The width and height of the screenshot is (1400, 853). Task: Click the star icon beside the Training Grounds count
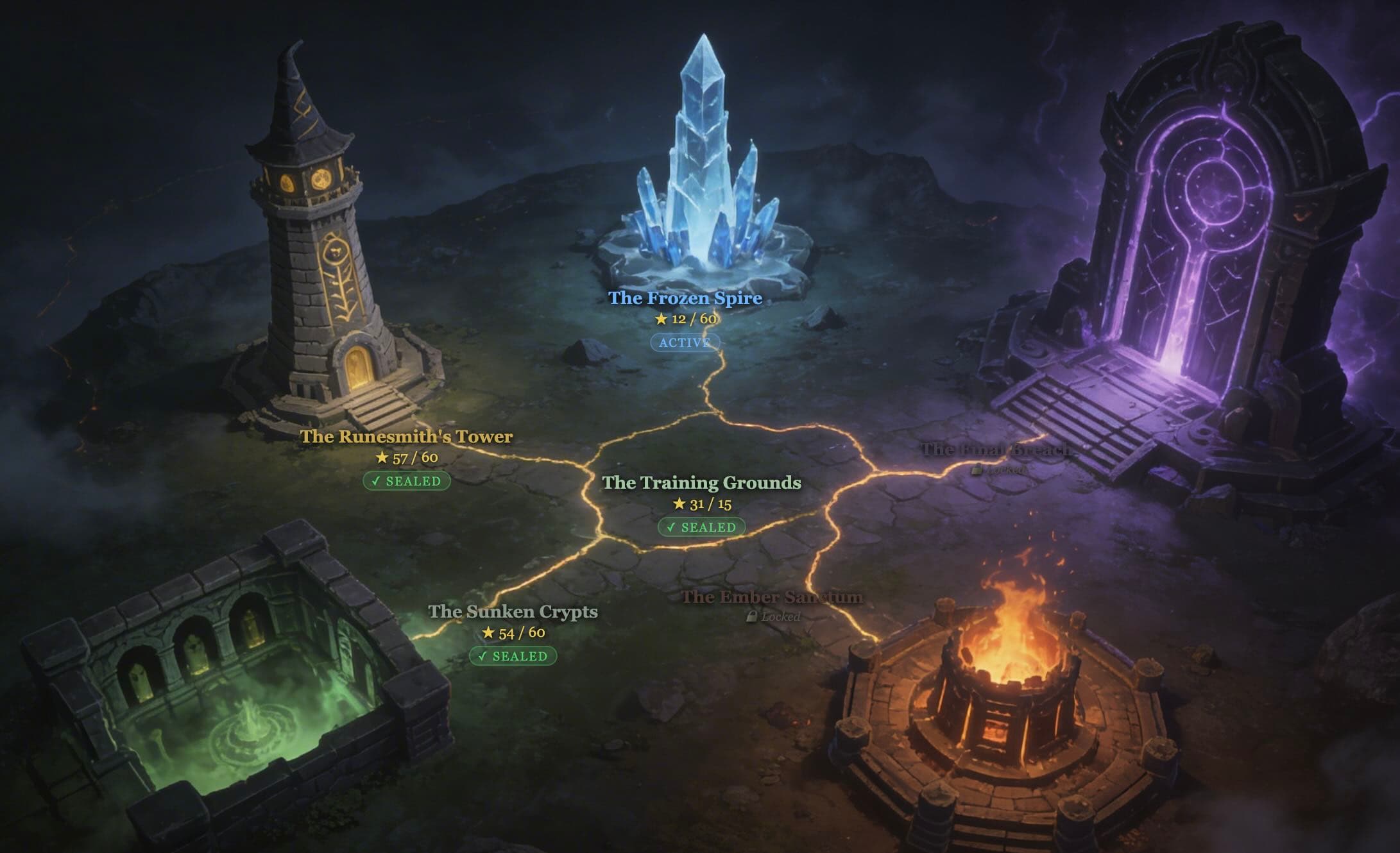pos(678,505)
